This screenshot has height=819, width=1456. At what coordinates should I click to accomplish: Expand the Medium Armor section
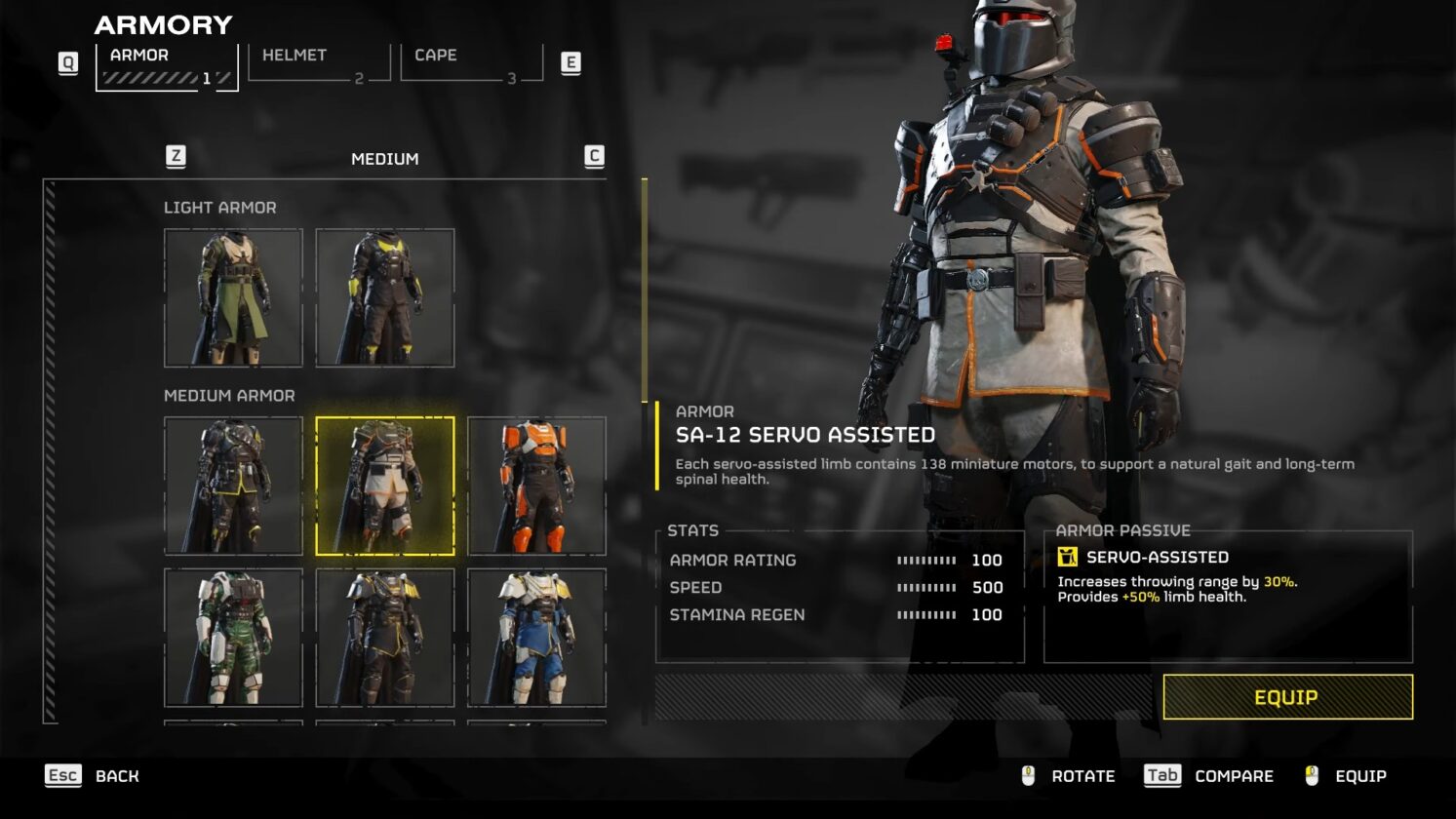click(x=229, y=396)
